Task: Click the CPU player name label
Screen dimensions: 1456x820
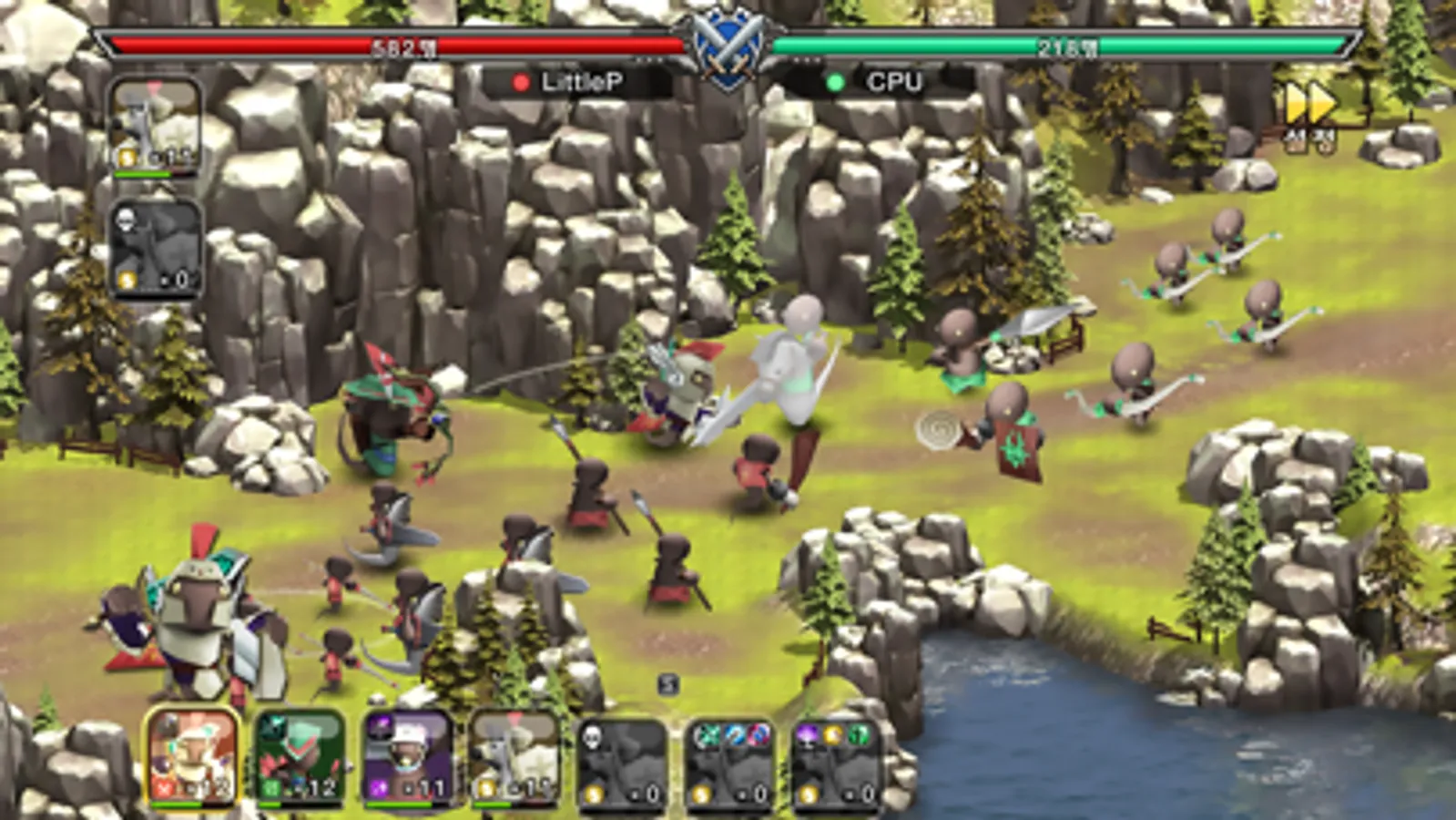Action: point(897,82)
